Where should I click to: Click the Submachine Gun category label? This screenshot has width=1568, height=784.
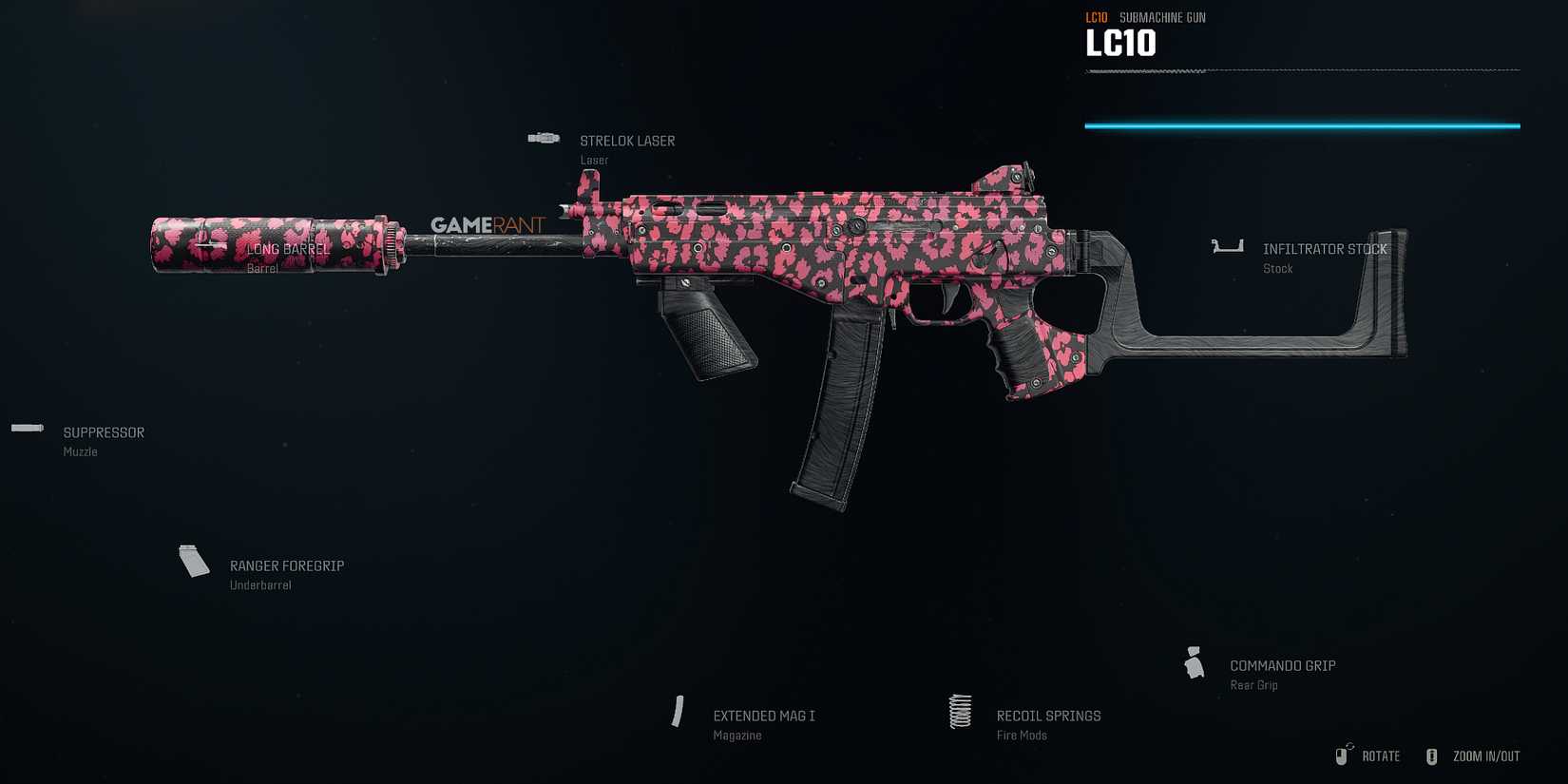tap(1161, 16)
